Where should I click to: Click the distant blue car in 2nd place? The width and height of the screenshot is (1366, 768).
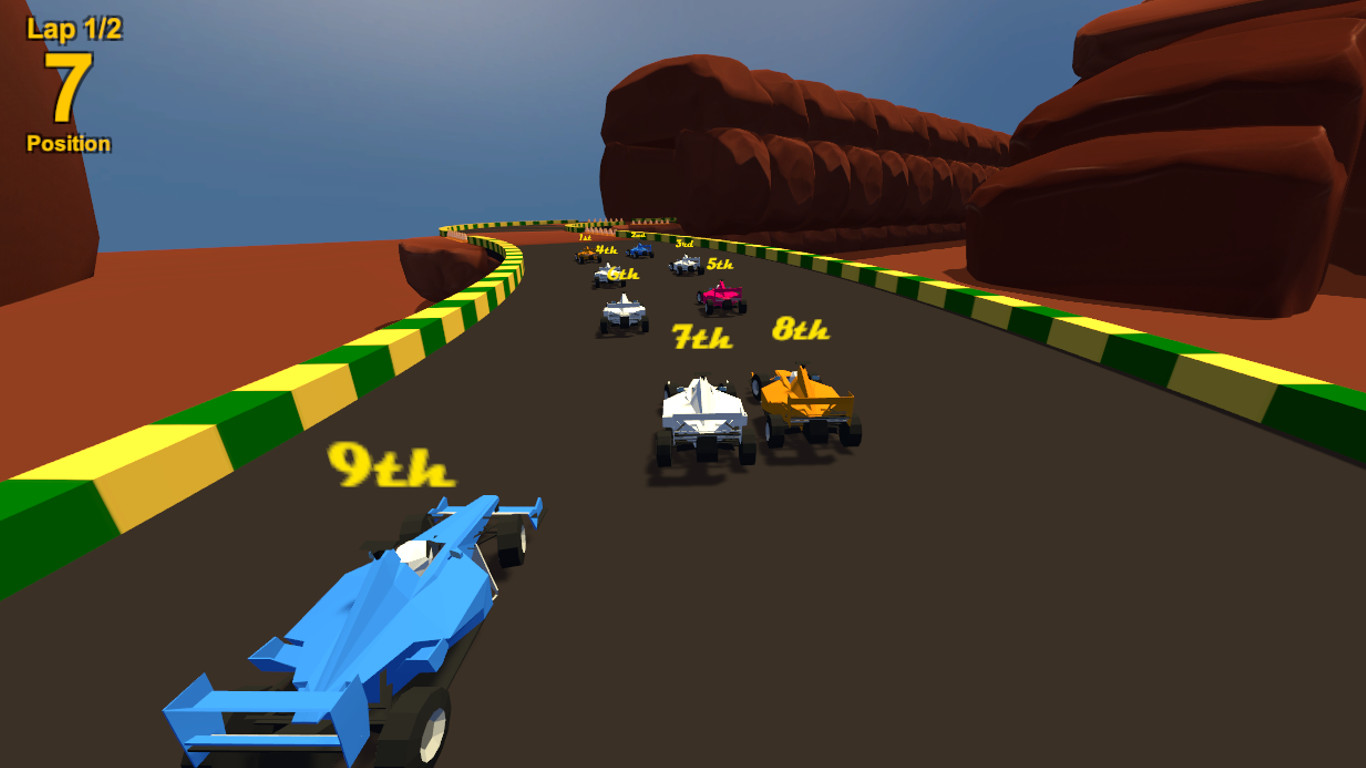(x=640, y=252)
